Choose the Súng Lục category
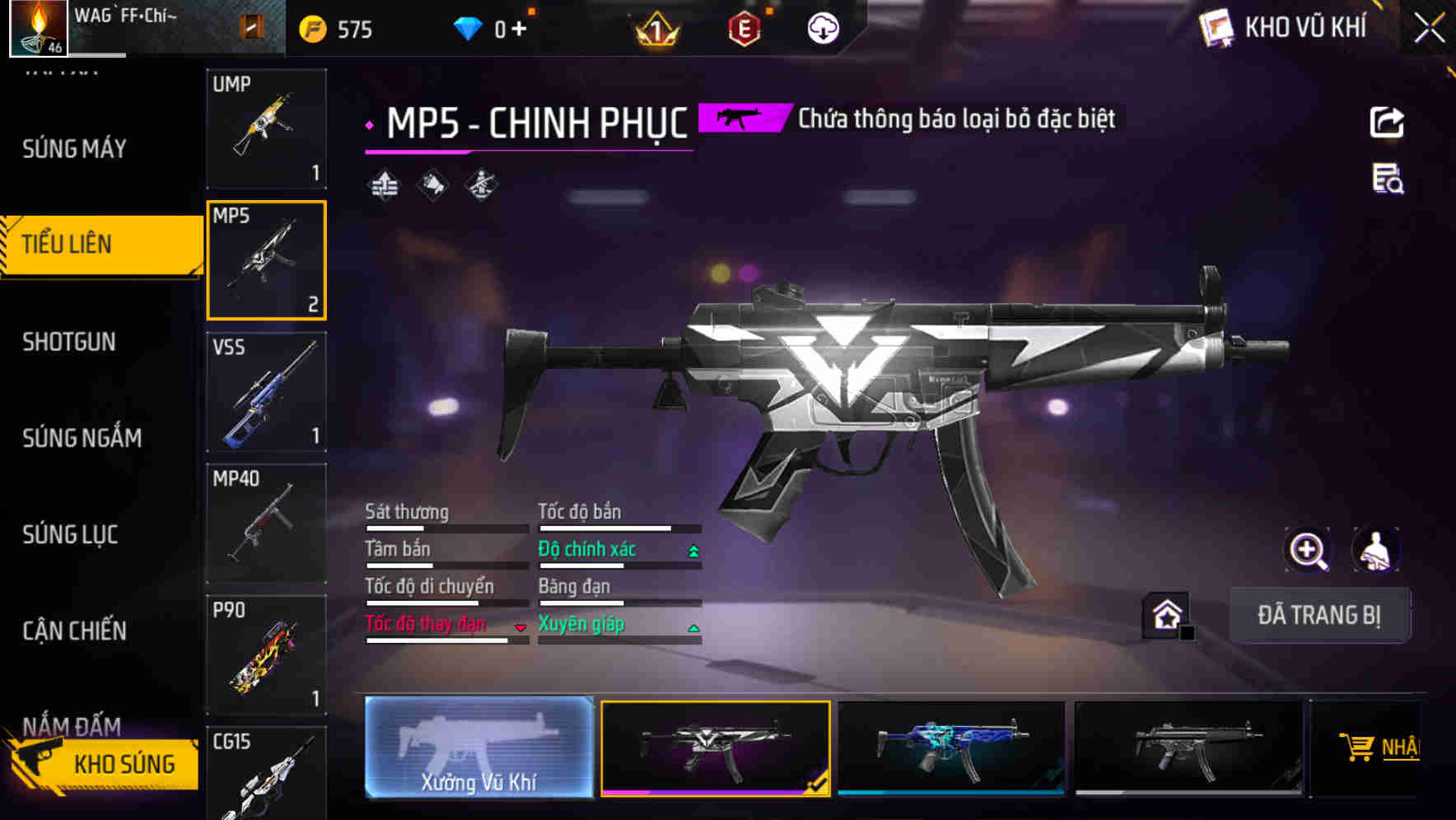 (x=70, y=534)
